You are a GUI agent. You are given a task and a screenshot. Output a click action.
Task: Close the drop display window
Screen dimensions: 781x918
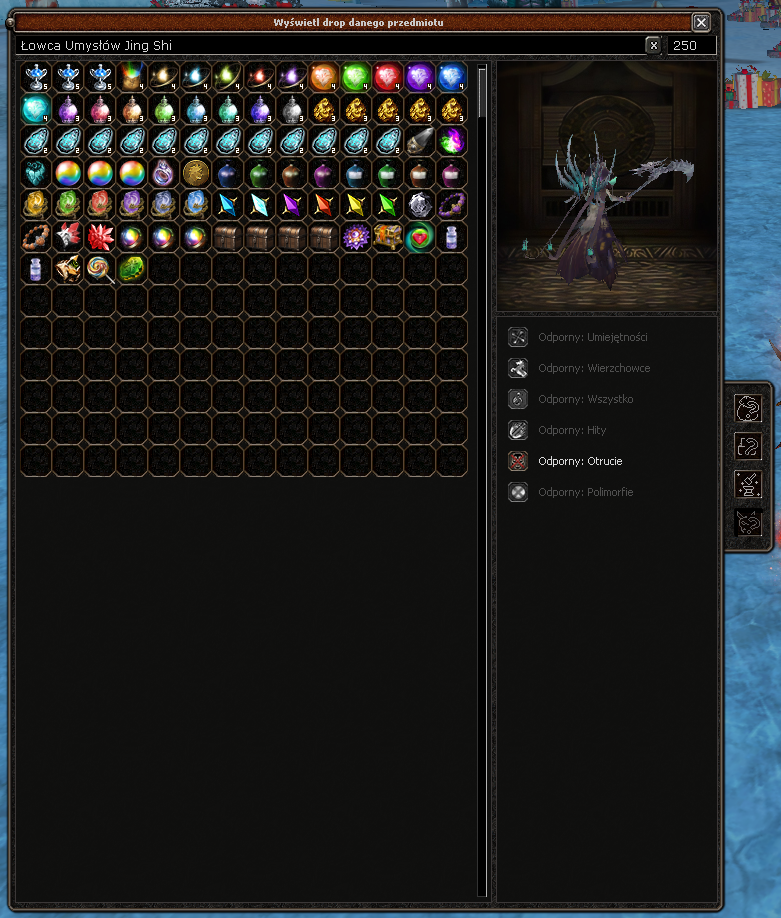tap(701, 22)
